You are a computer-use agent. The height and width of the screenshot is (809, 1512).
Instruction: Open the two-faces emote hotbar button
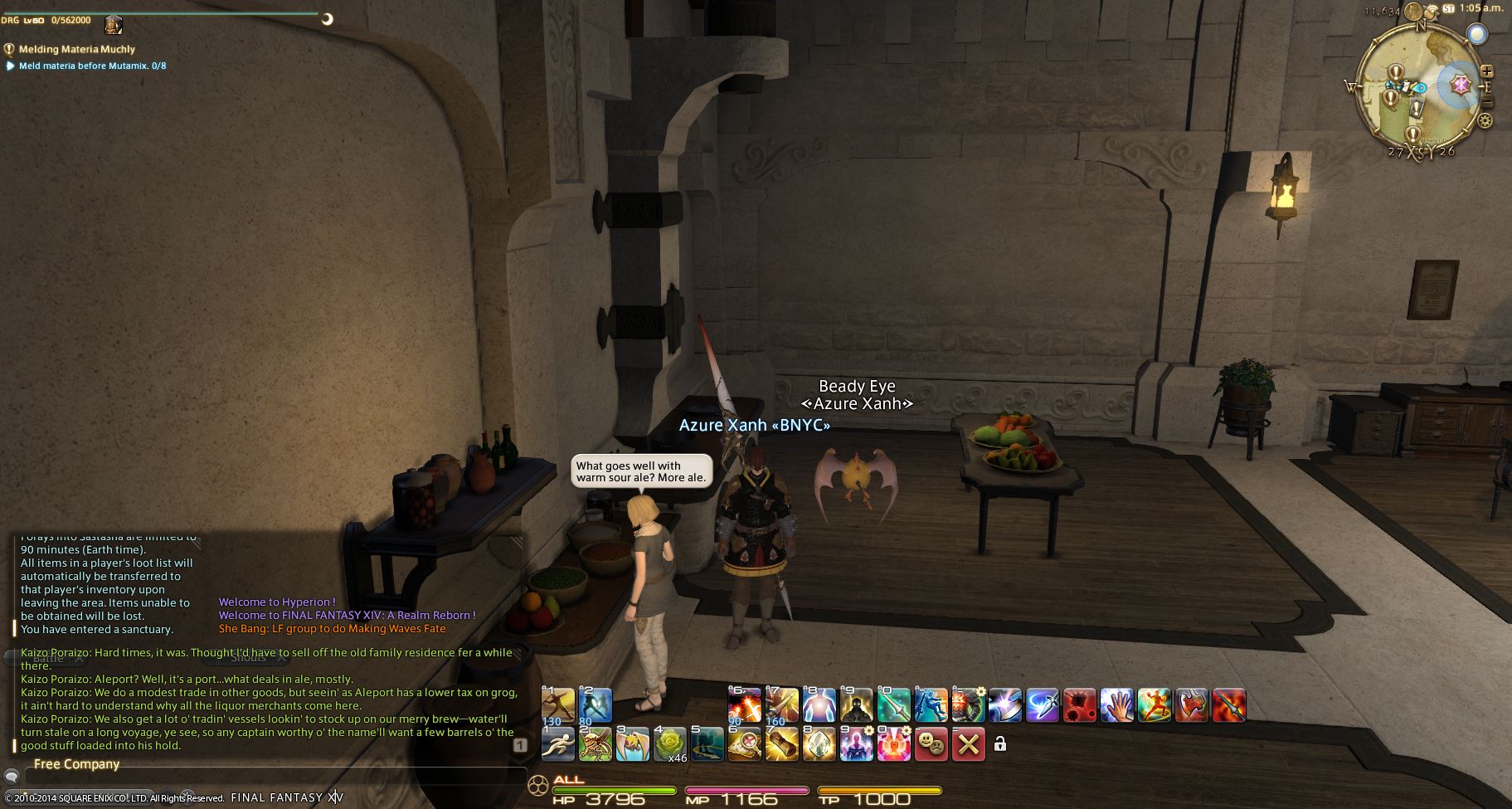click(931, 744)
